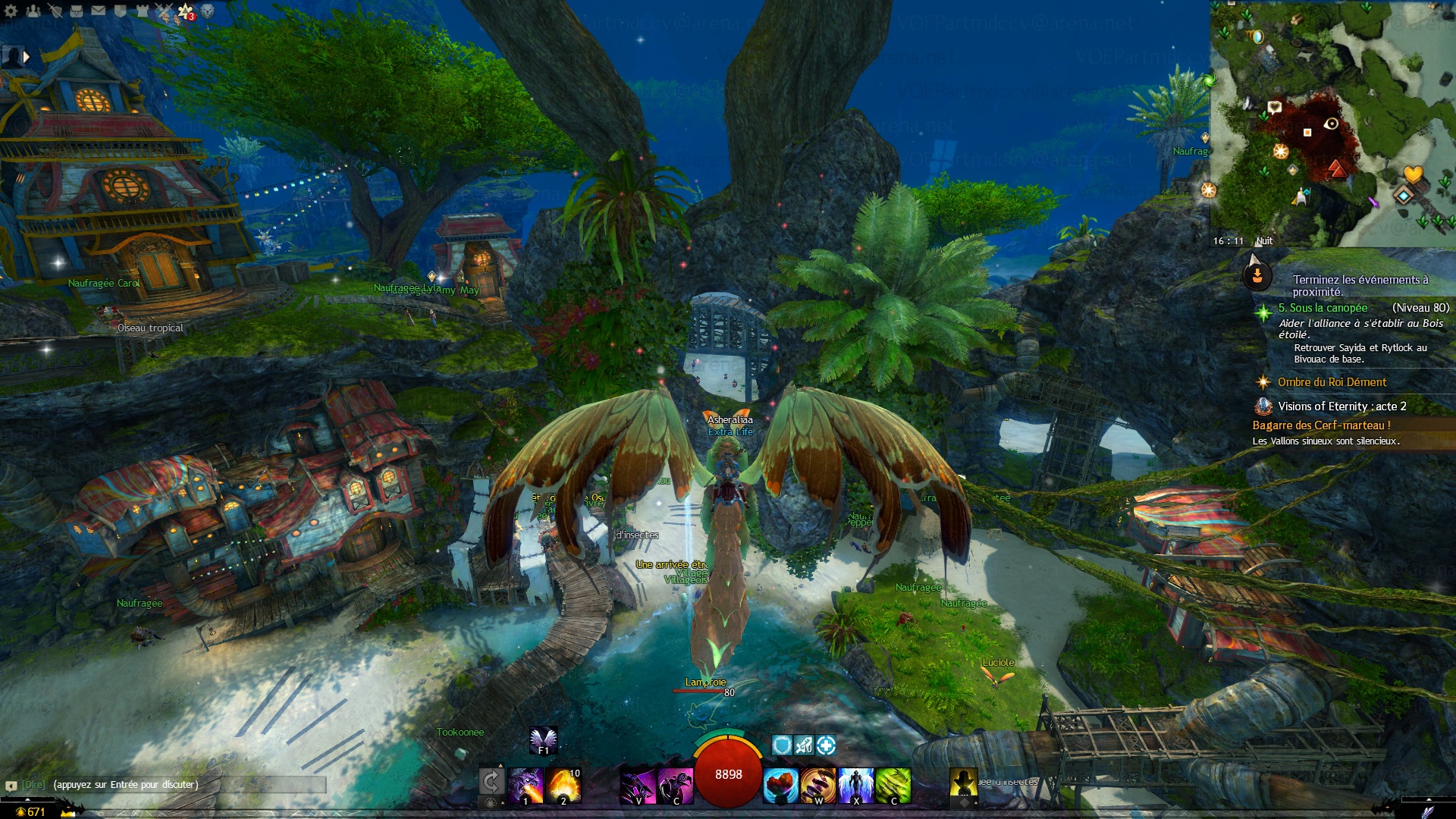The image size is (1456, 819).
Task: Open the PvP crossed swords icon
Action: [164, 11]
